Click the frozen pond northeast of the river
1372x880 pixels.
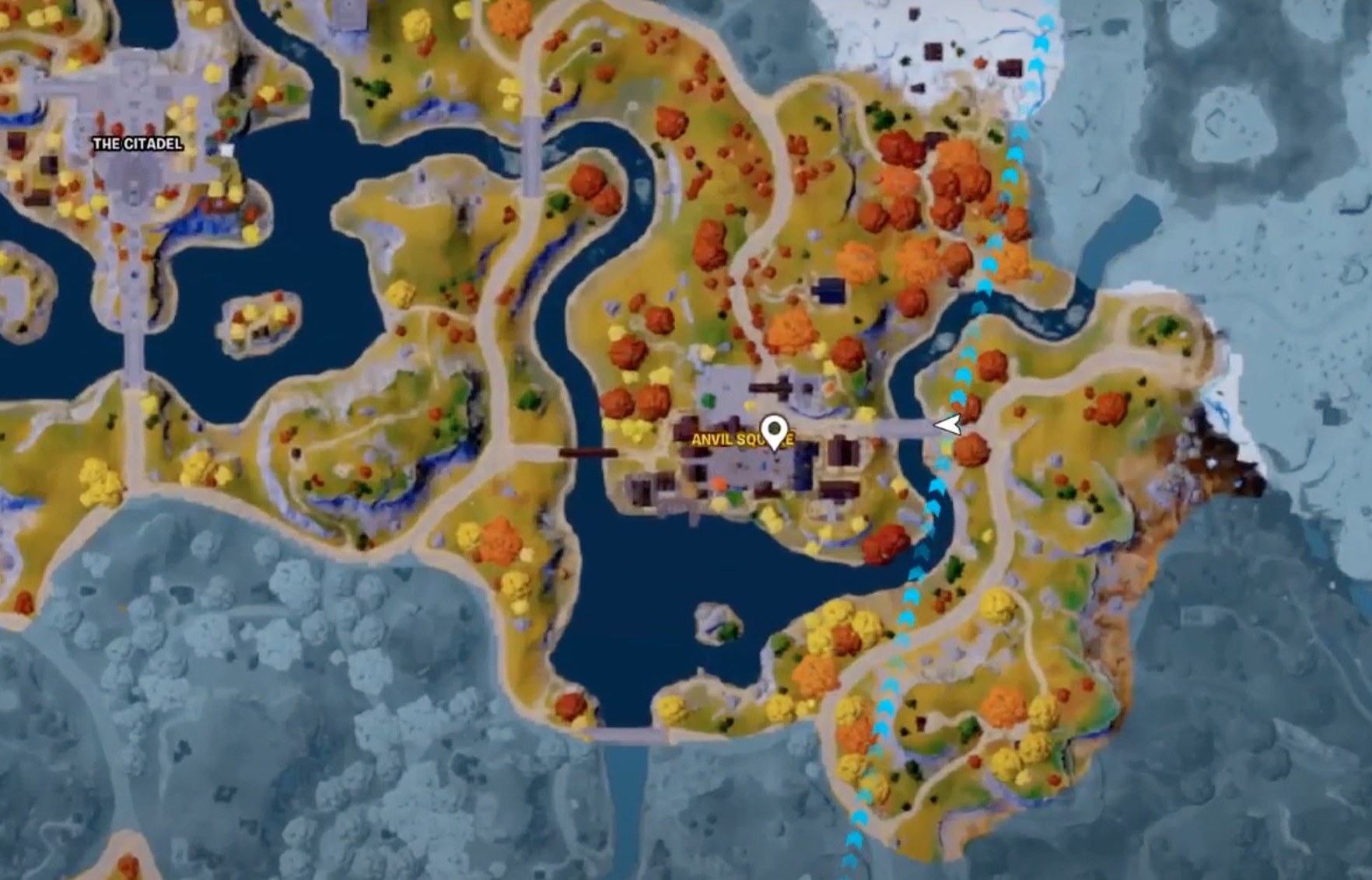[x=1120, y=225]
